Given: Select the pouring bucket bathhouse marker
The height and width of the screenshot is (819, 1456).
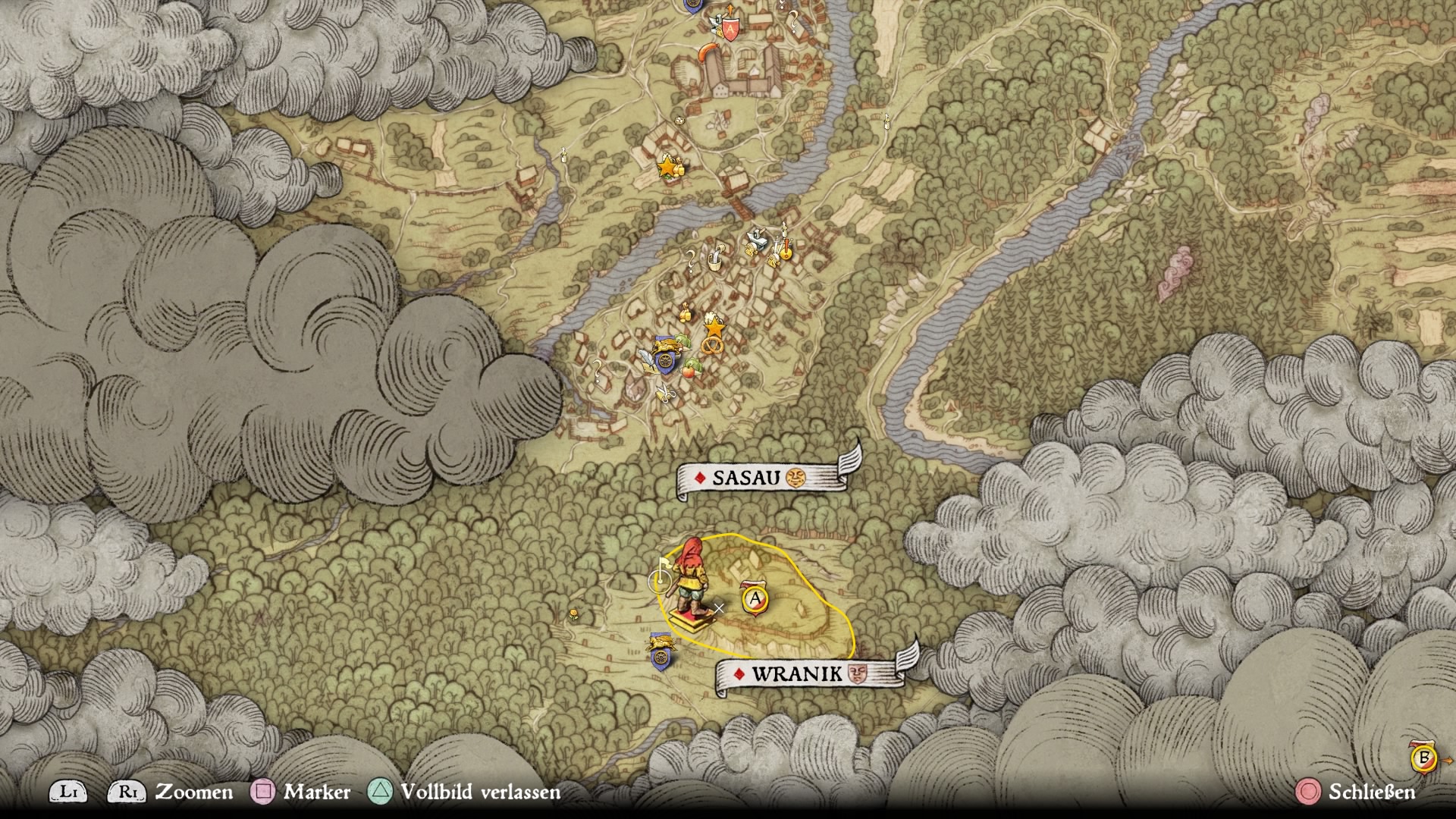Looking at the screenshot, I should click(x=714, y=259).
